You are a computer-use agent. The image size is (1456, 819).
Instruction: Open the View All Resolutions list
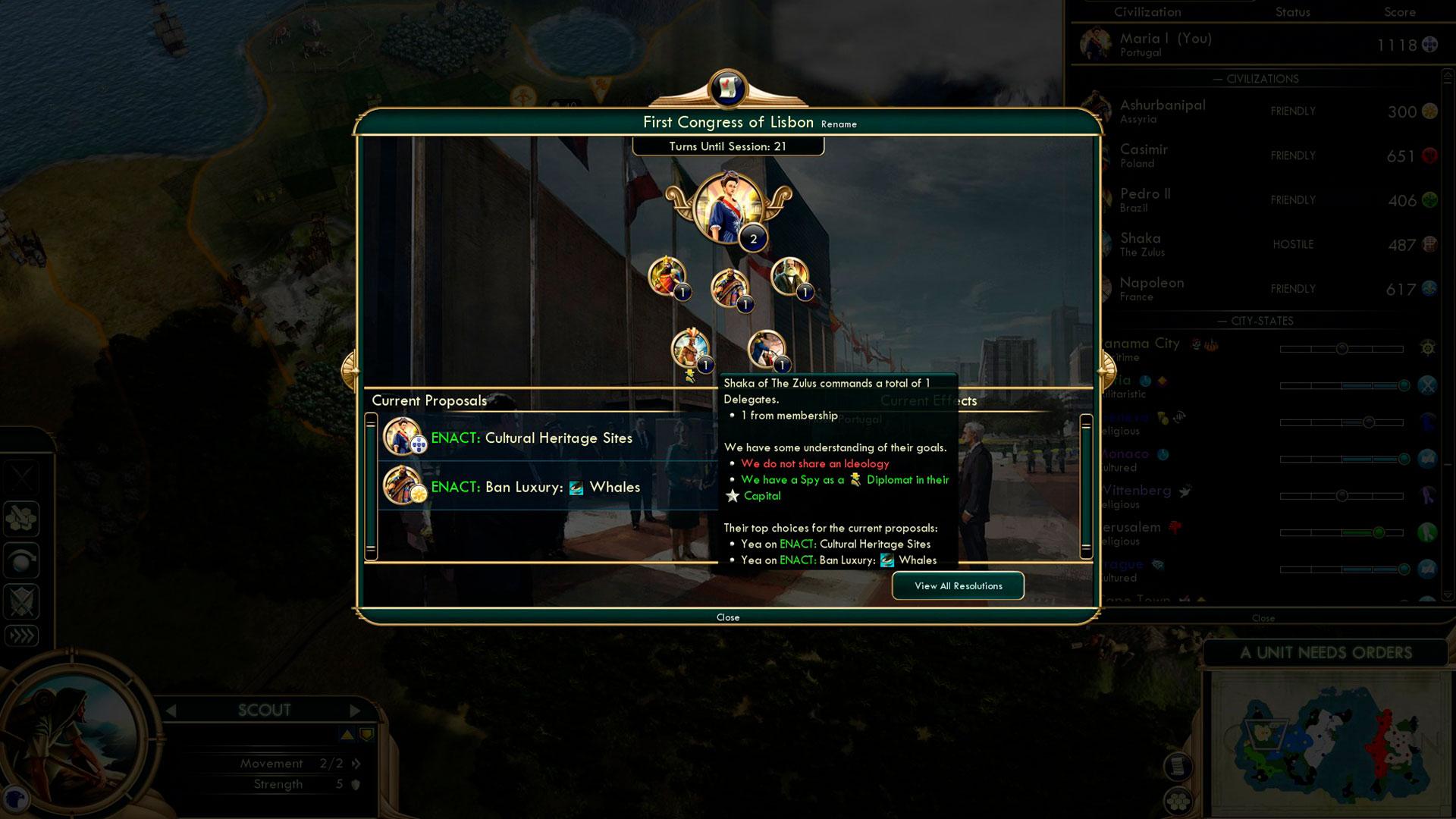pyautogui.click(x=958, y=585)
